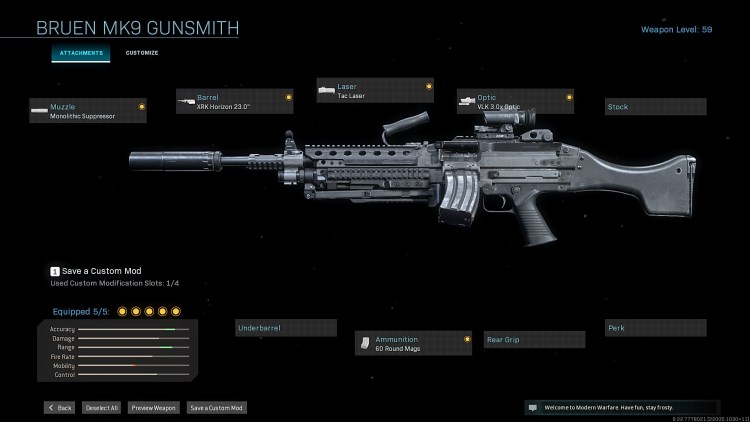The image size is (750, 422).
Task: Open the empty Stock slot
Action: (656, 106)
